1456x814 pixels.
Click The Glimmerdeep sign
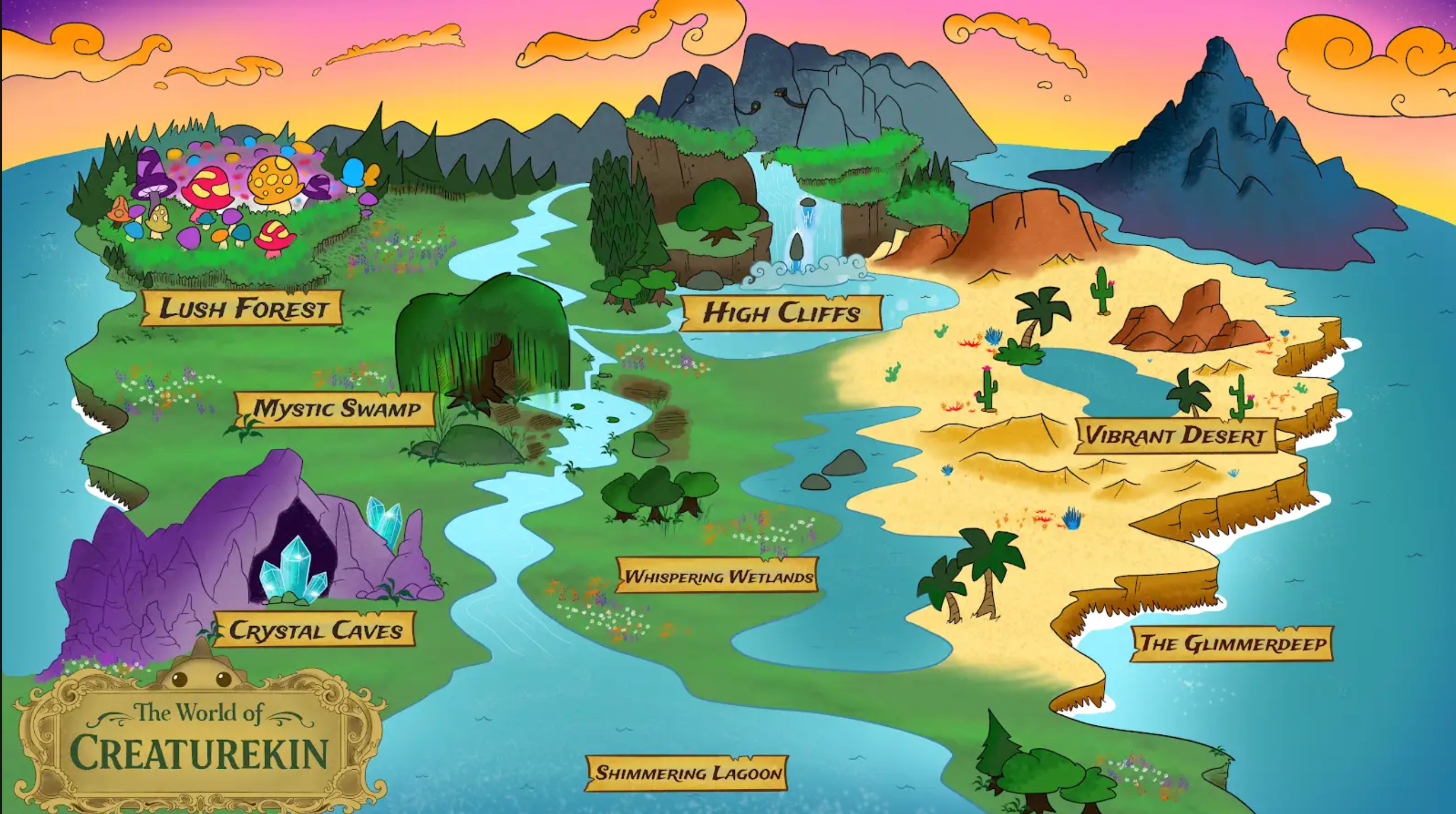pyautogui.click(x=1232, y=643)
